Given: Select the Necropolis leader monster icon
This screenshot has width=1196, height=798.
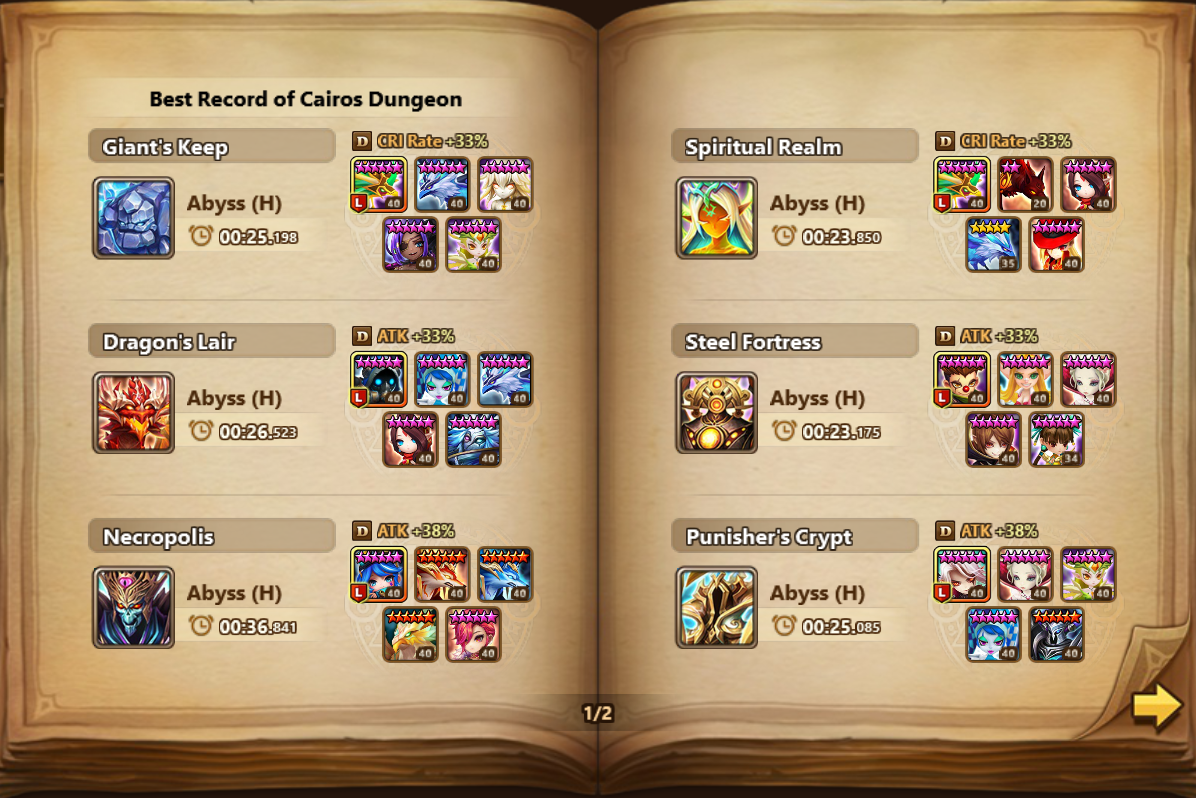Looking at the screenshot, I should (379, 575).
